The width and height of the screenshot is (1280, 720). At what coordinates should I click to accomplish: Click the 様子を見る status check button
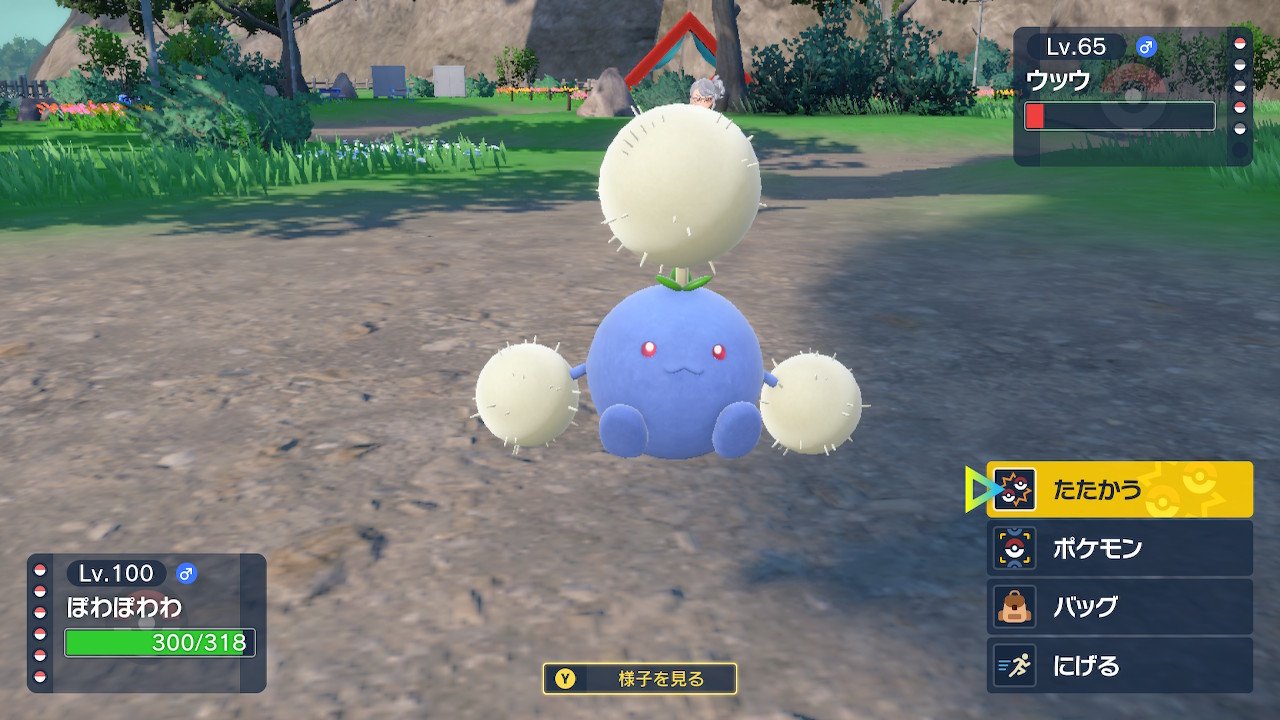(x=640, y=679)
